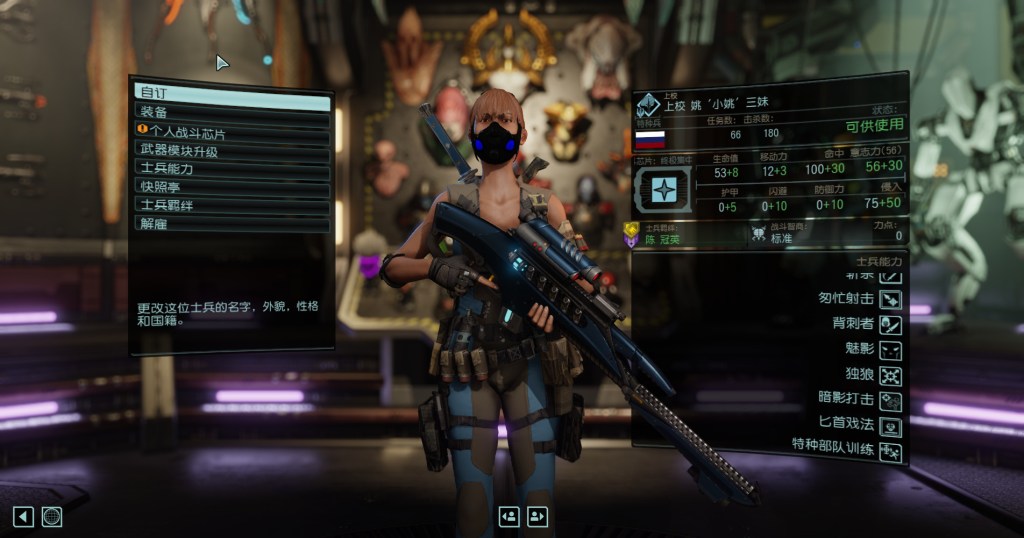
Task: Open the globe Geoscape button
Action: tap(52, 516)
